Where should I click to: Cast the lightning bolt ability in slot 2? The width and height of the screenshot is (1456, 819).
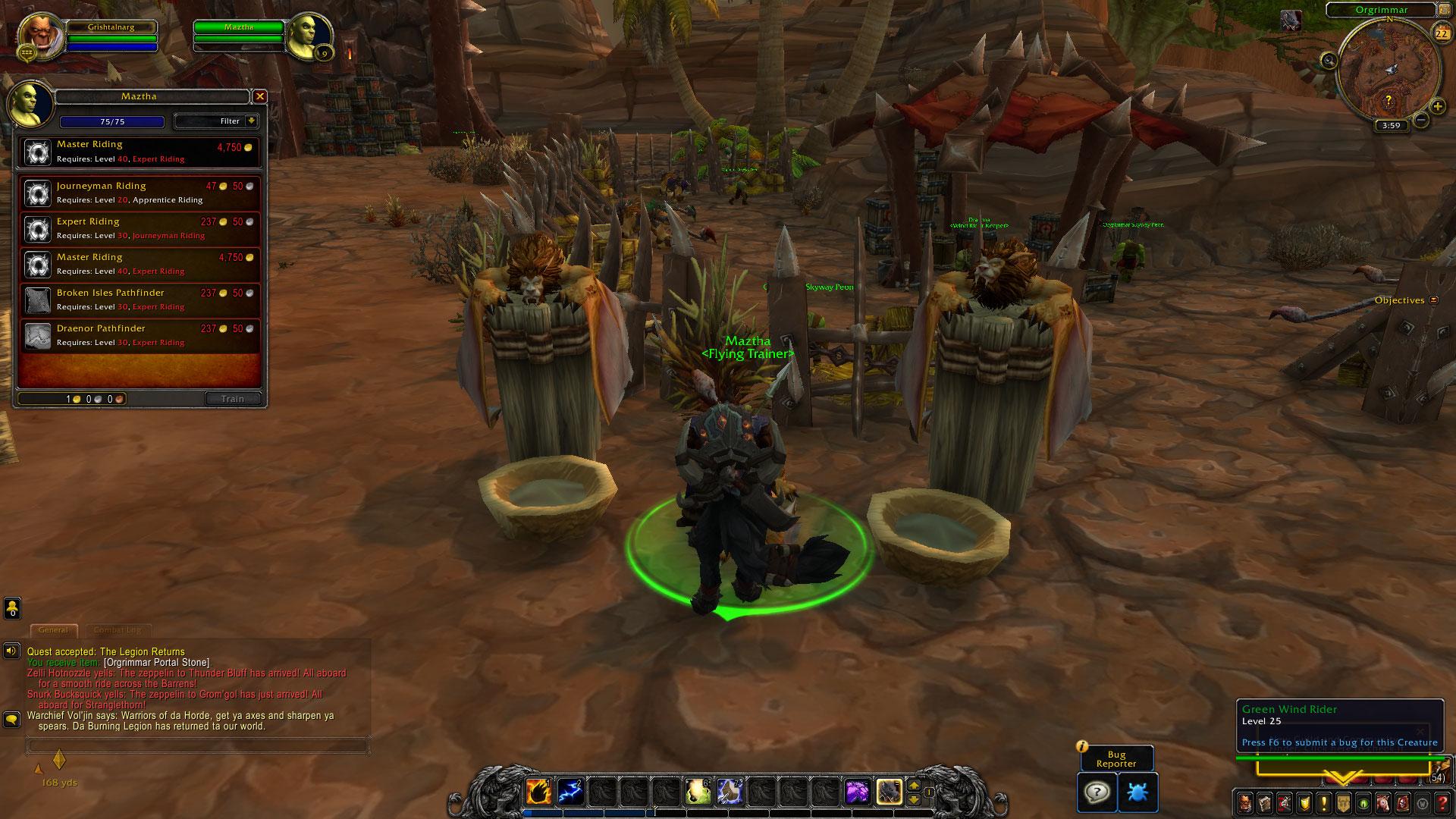click(570, 792)
